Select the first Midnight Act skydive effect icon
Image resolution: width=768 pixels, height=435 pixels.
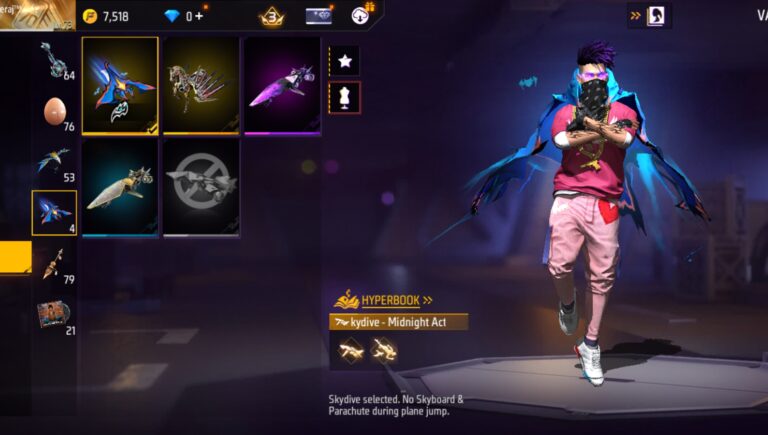click(x=348, y=349)
